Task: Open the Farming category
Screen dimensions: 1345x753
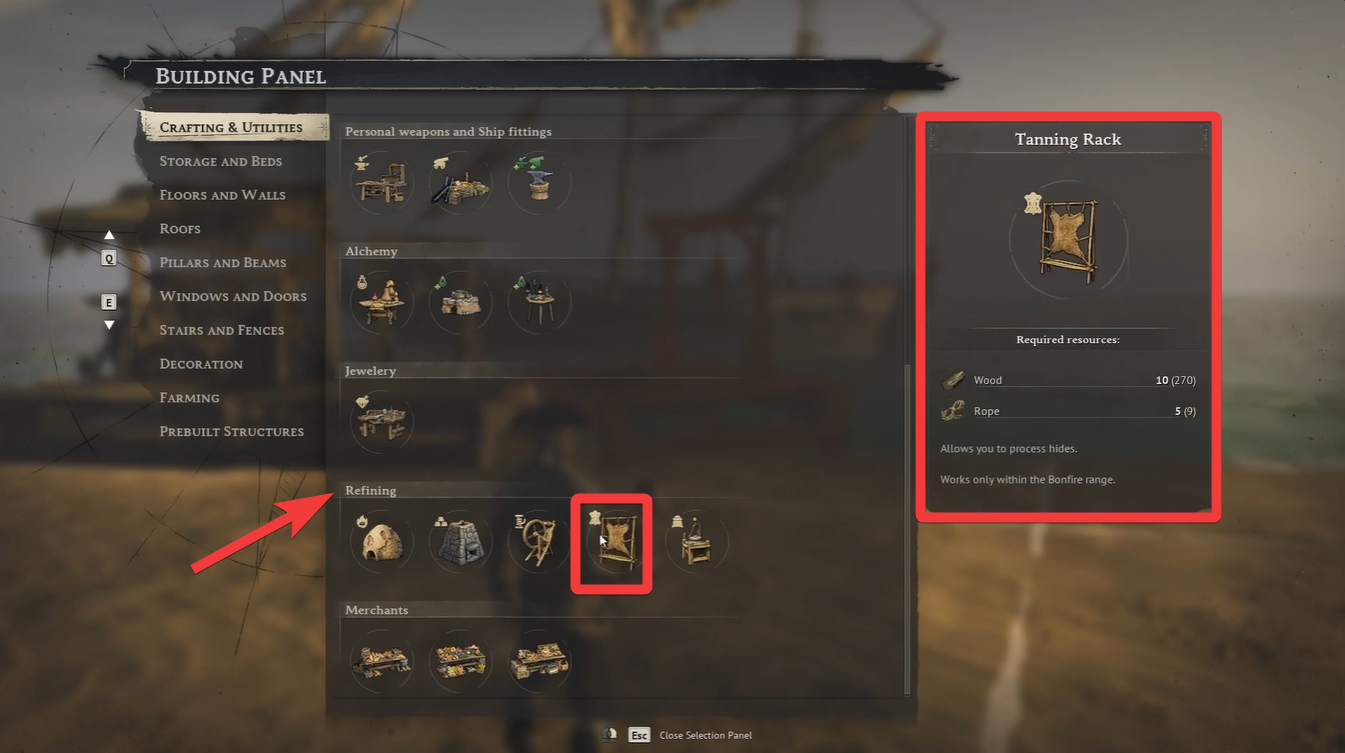Action: pos(189,397)
